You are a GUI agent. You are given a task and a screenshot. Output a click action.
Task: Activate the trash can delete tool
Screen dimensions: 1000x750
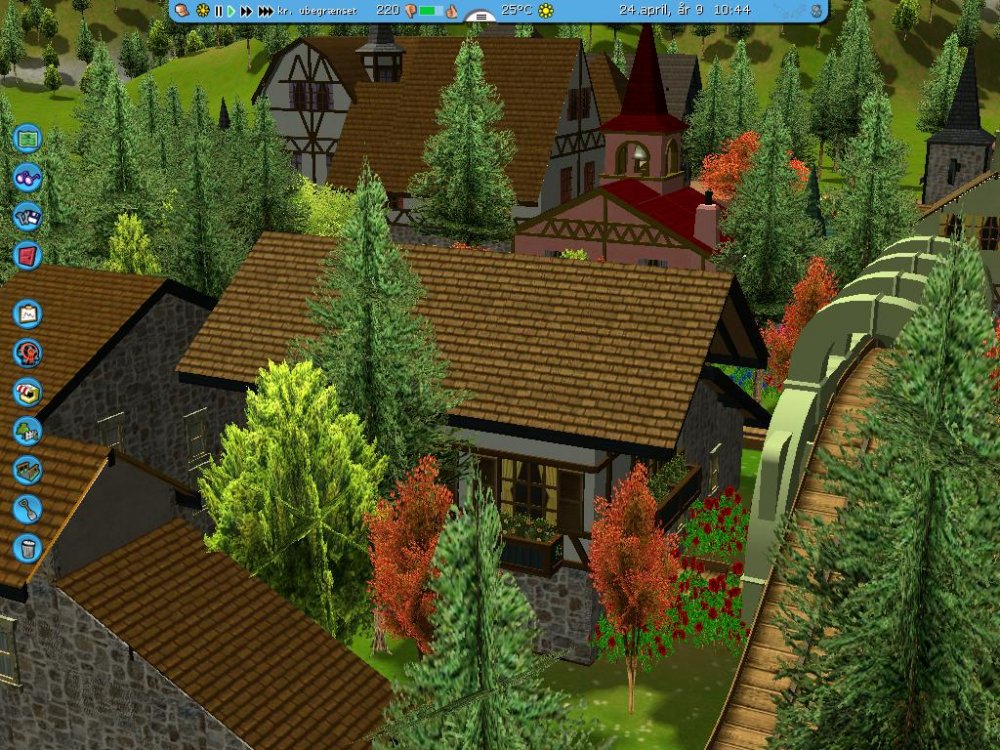[x=27, y=548]
